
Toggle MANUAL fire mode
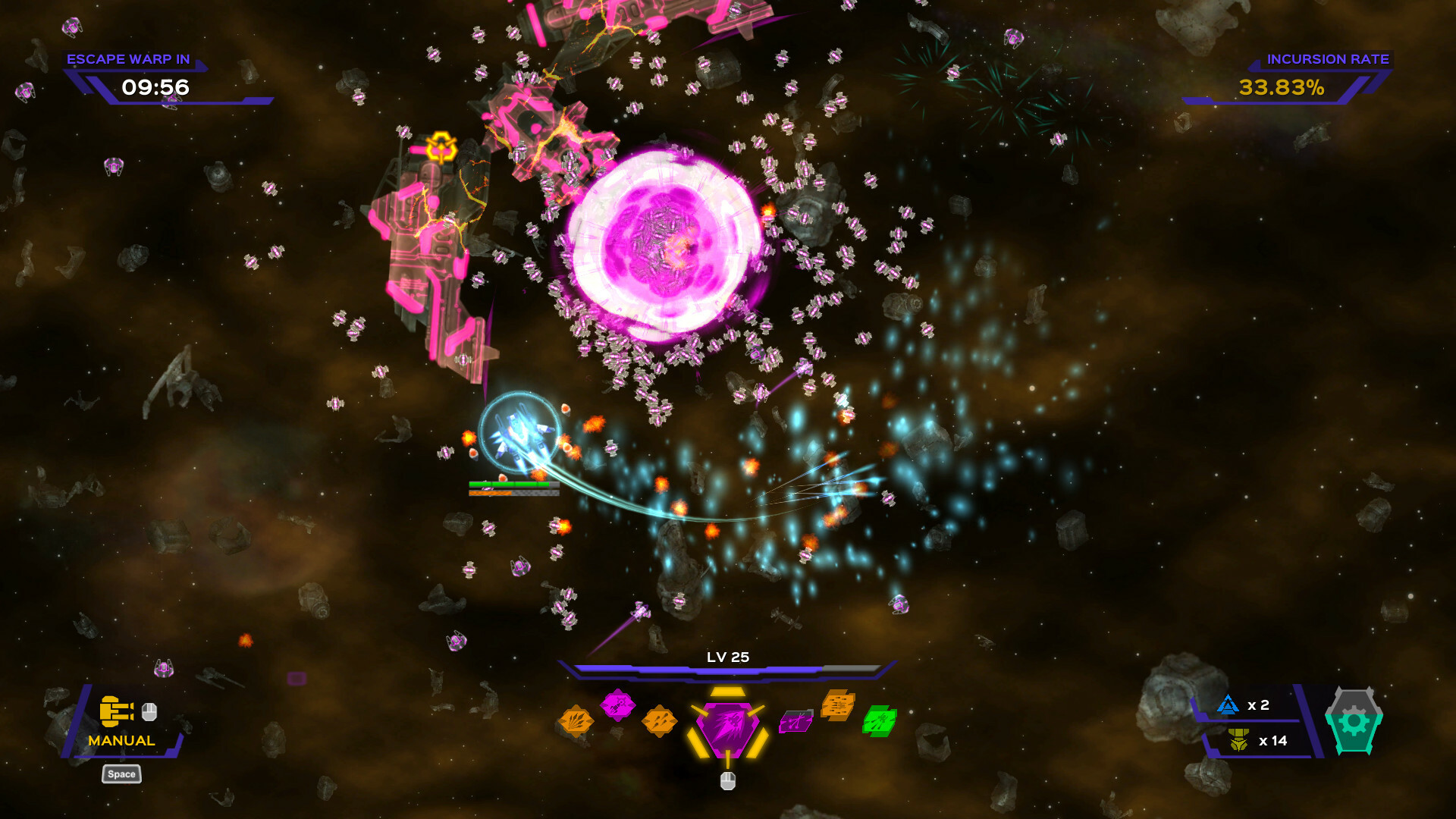(x=122, y=739)
